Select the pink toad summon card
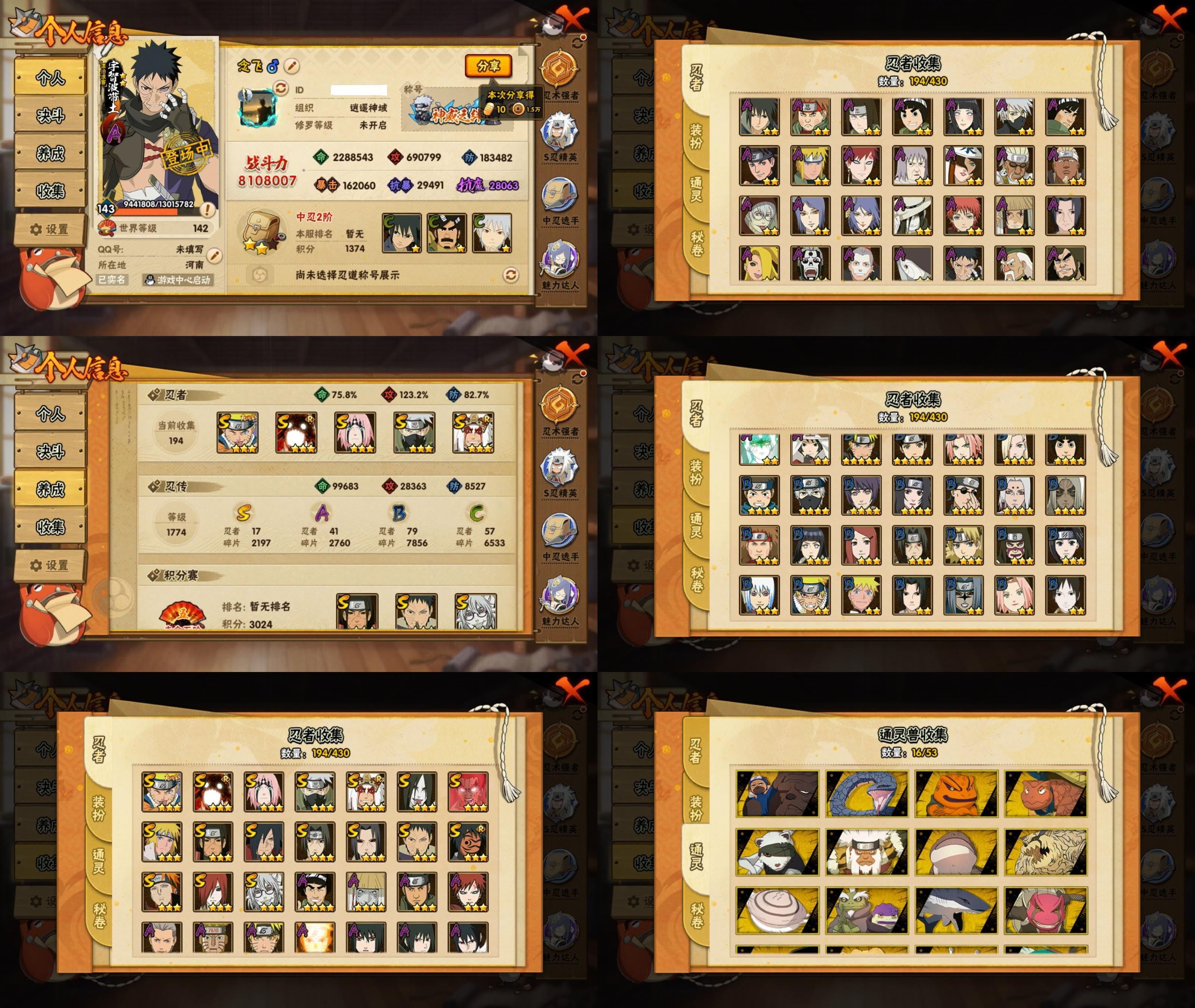The height and width of the screenshot is (1008, 1195). (1046, 910)
